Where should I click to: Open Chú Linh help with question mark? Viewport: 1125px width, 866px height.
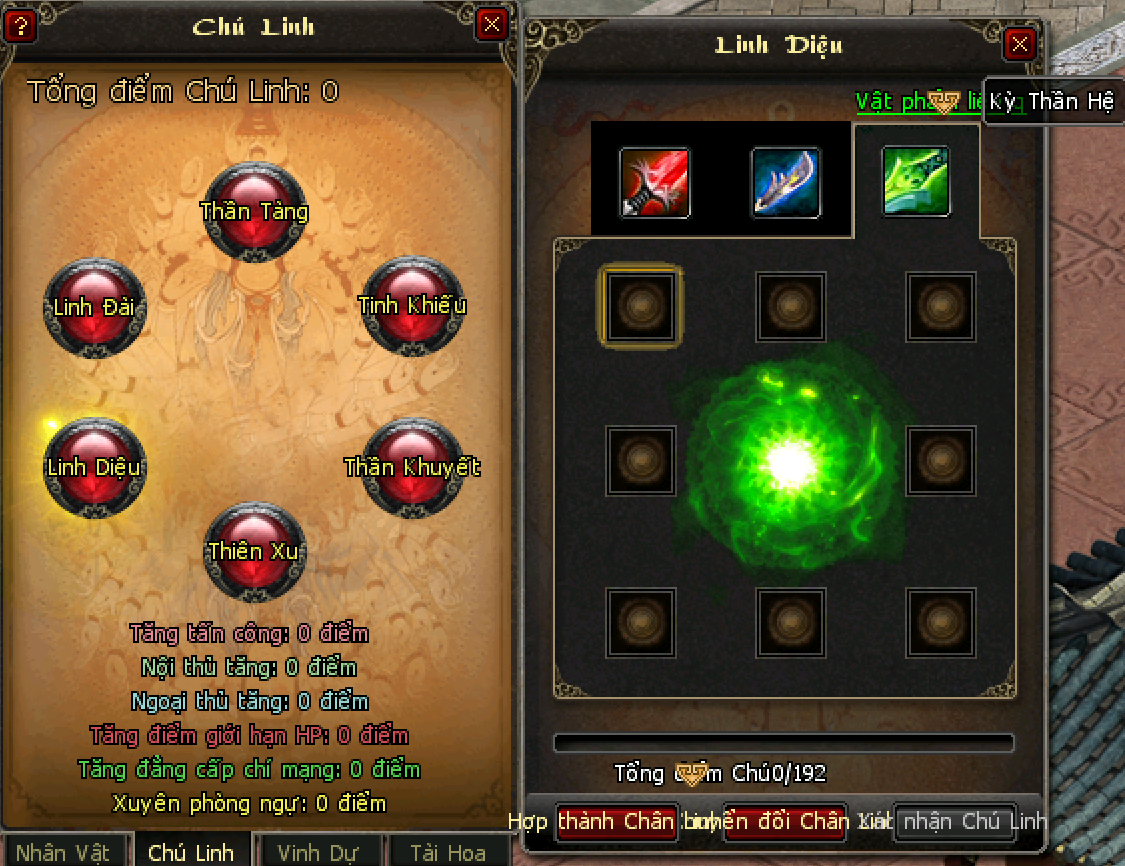tap(20, 25)
